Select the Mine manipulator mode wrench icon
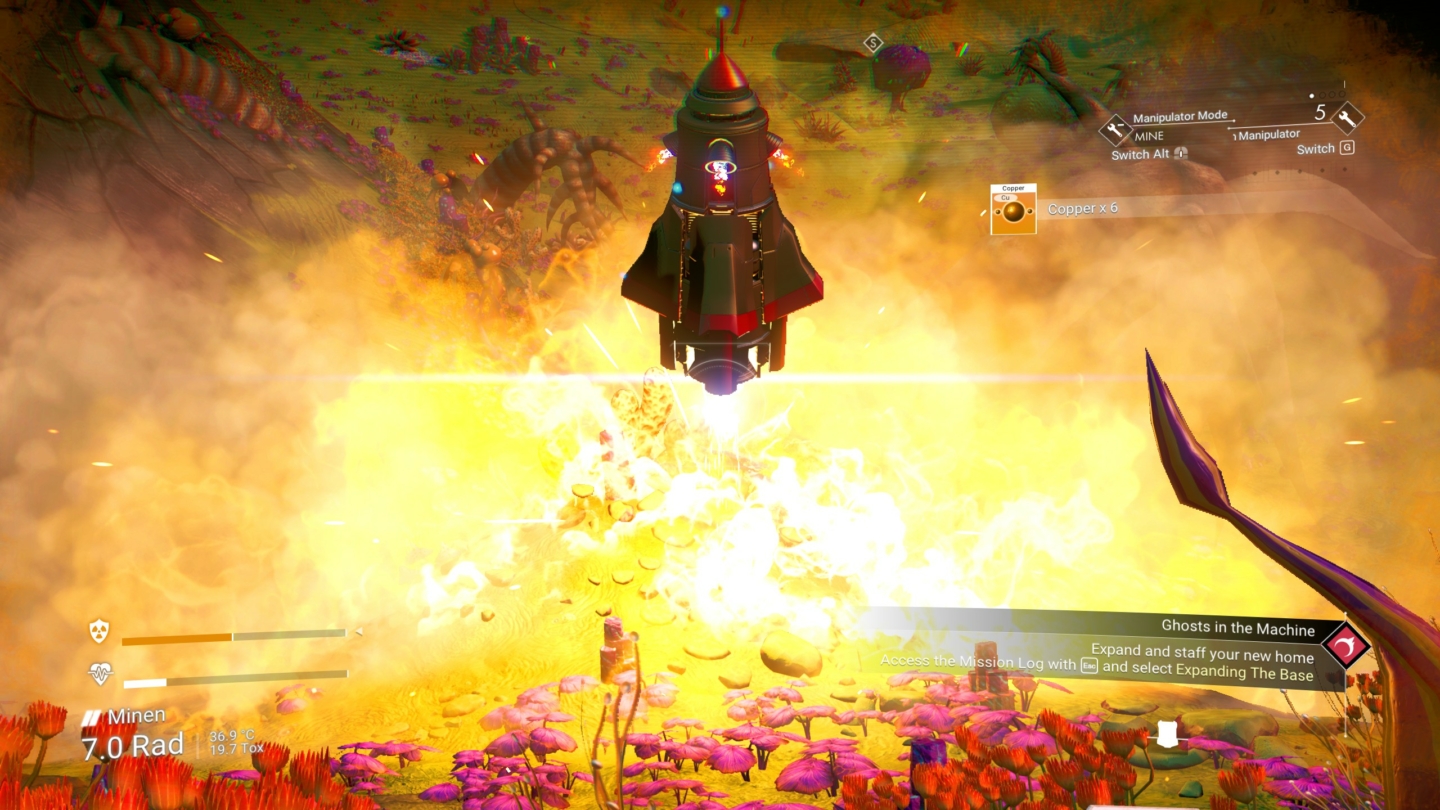The image size is (1440, 810). click(x=1117, y=132)
